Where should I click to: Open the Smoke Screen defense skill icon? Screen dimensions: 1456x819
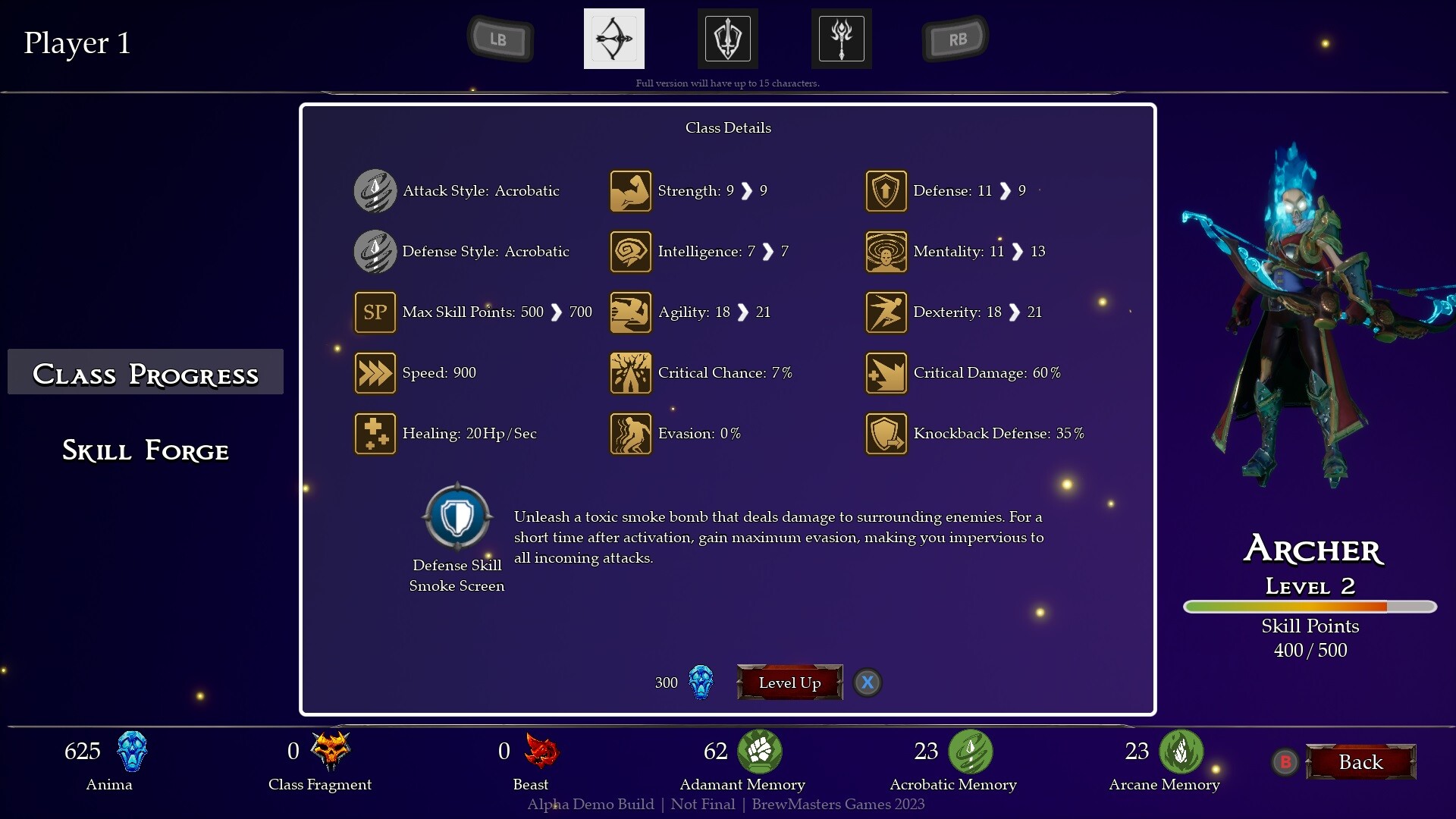tap(457, 516)
